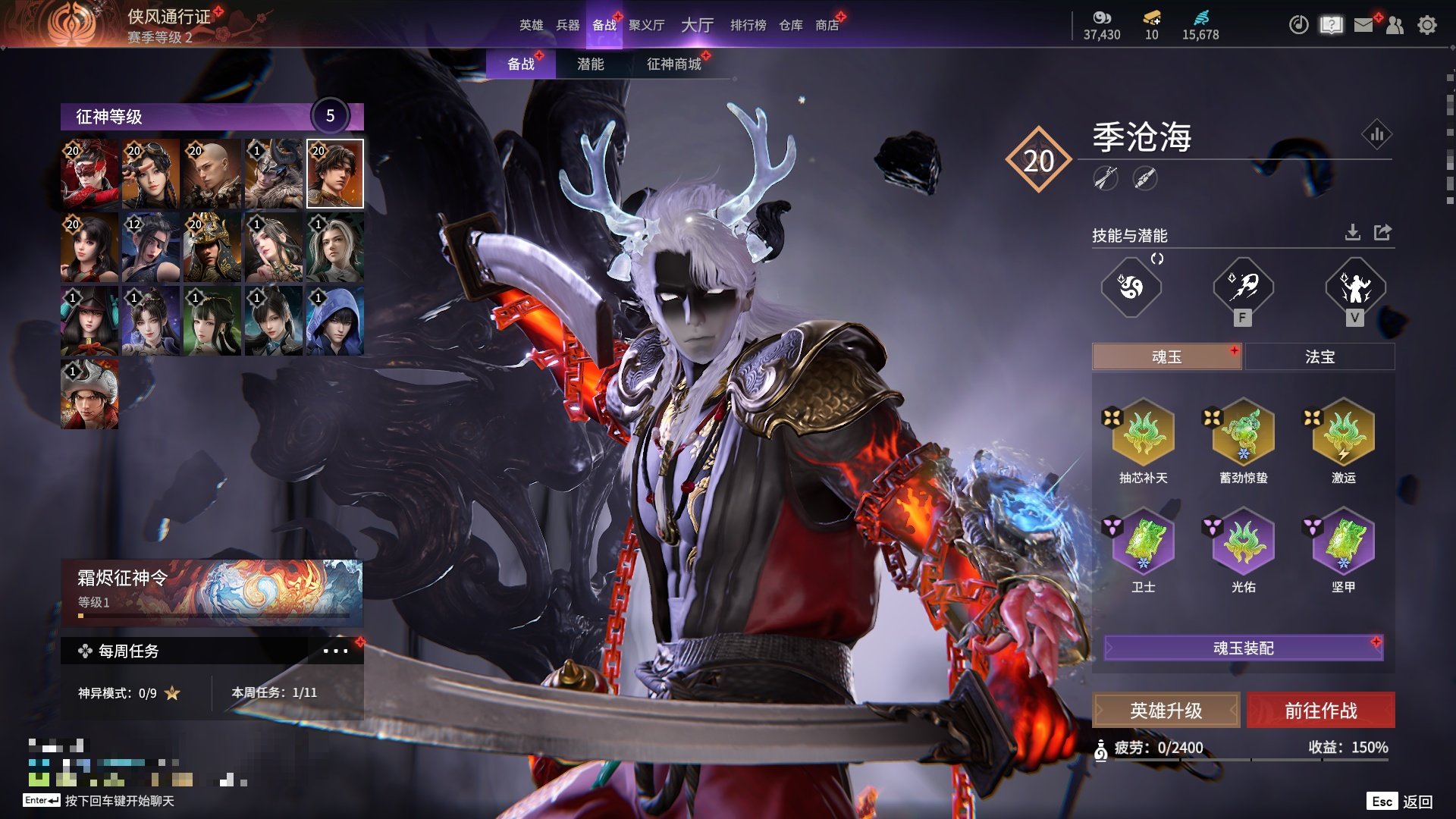Expand weekly tasks with the three dots
Image resolution: width=1456 pixels, height=819 pixels.
(335, 651)
